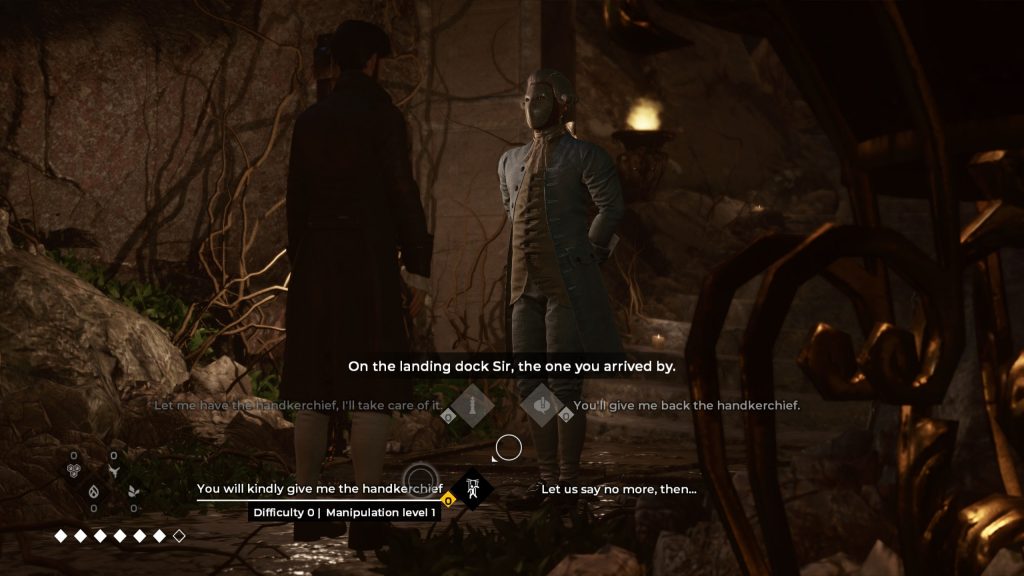Pick "You will kindly give me the handkerchief"

coord(320,489)
